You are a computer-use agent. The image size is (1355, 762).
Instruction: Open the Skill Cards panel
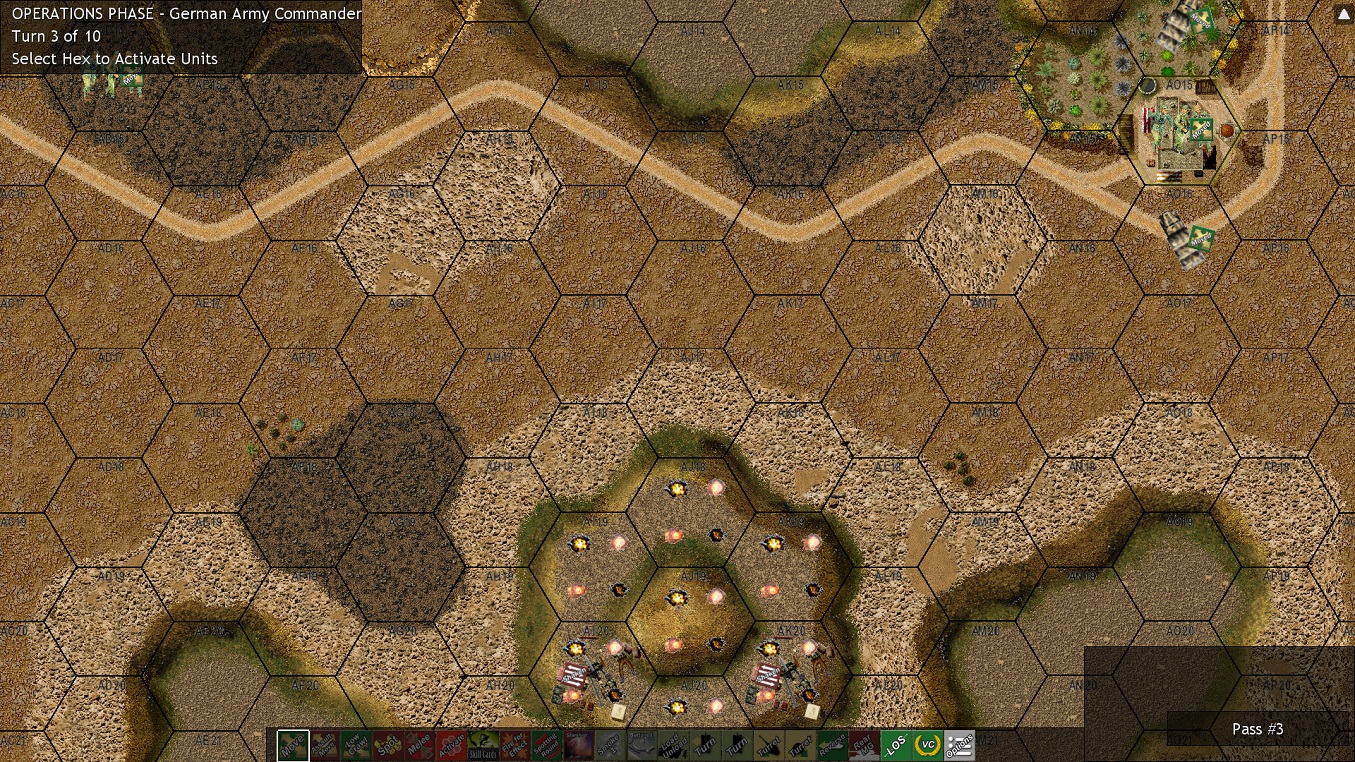(483, 744)
